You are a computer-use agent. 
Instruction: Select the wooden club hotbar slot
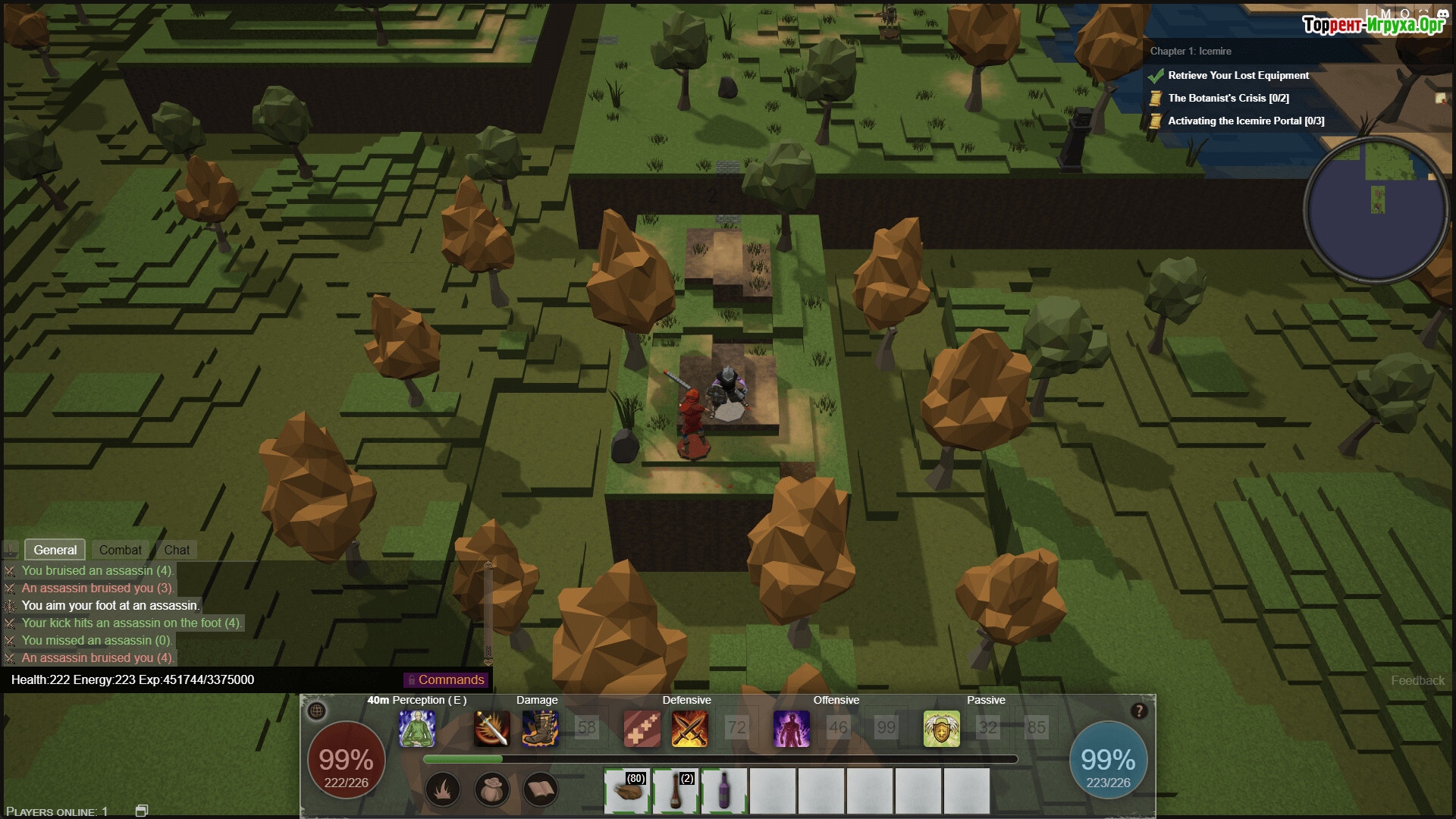coord(676,790)
